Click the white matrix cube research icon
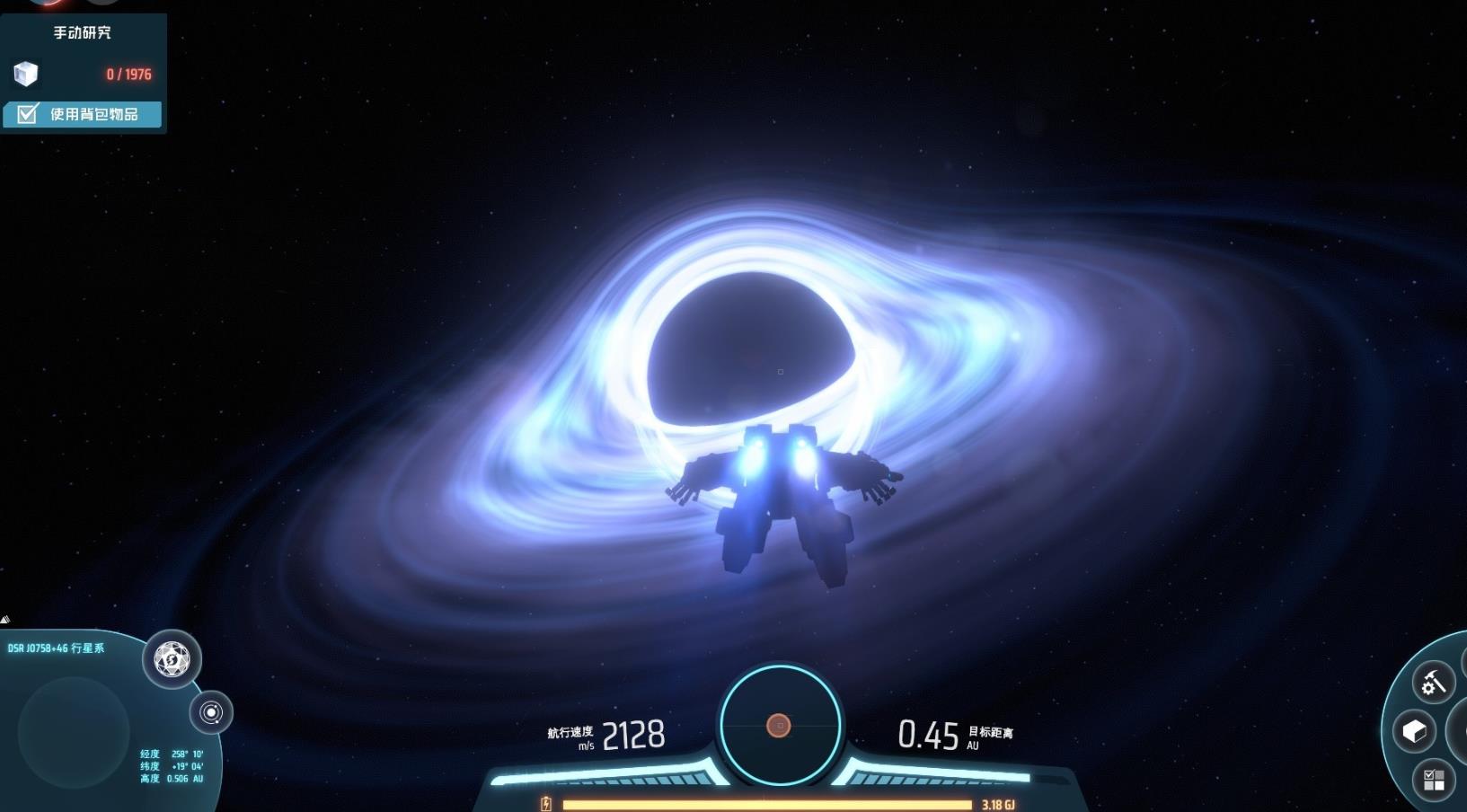1467x812 pixels. (x=26, y=74)
